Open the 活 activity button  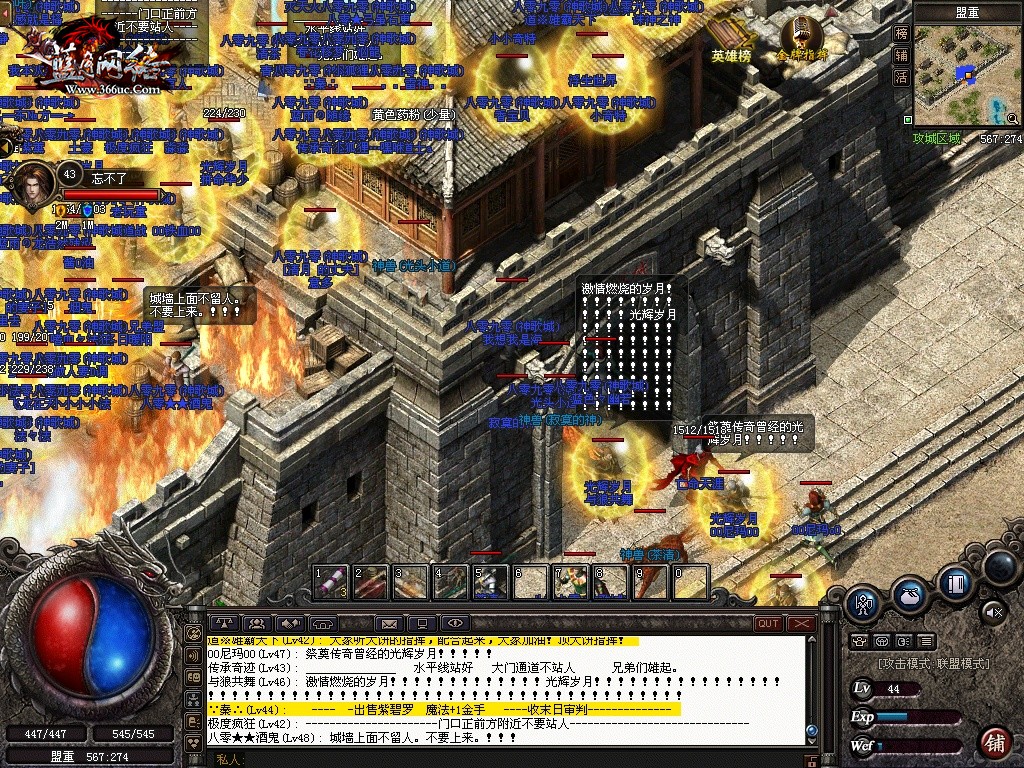coord(902,77)
